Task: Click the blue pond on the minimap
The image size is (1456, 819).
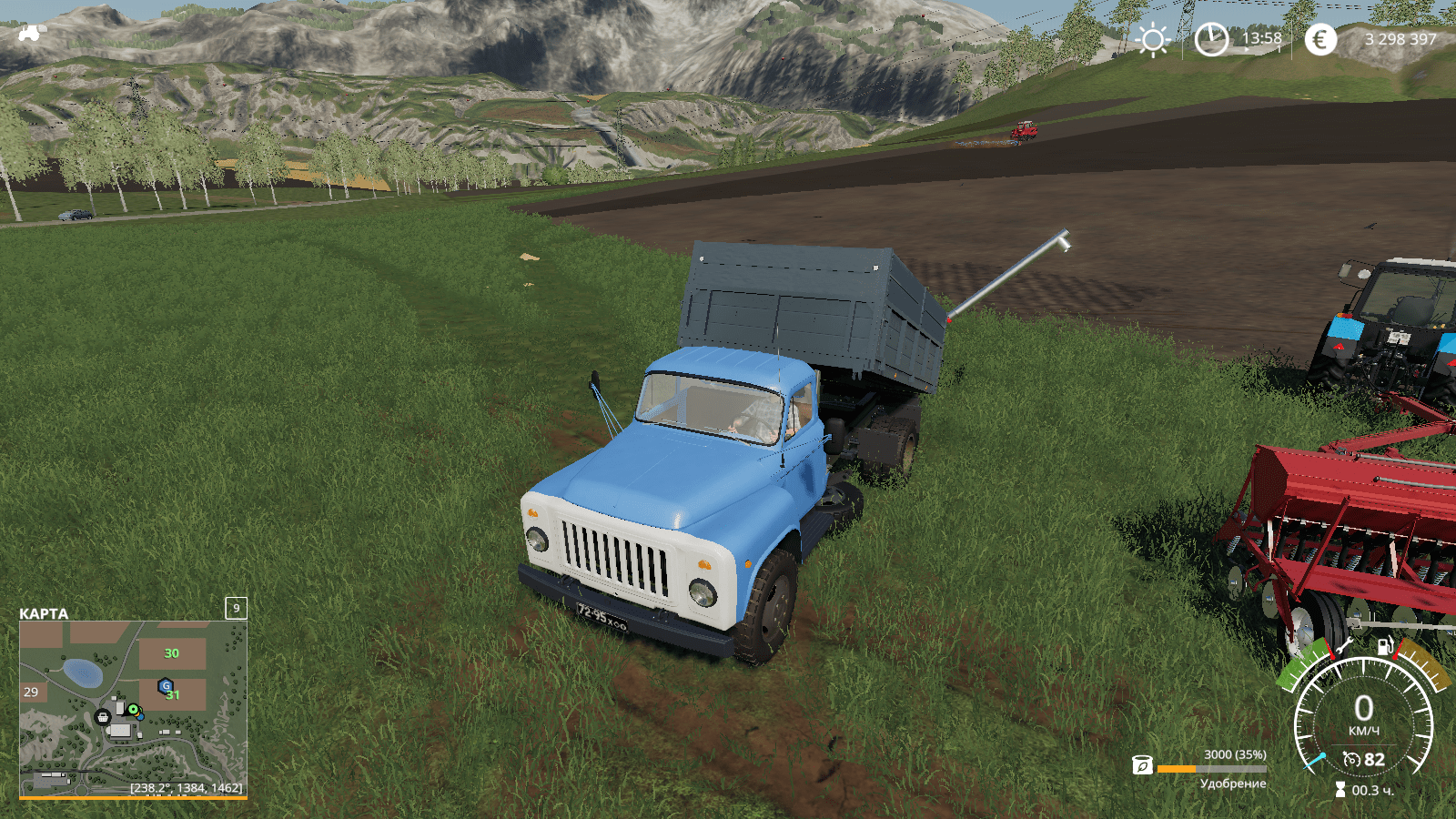Action: 83,672
